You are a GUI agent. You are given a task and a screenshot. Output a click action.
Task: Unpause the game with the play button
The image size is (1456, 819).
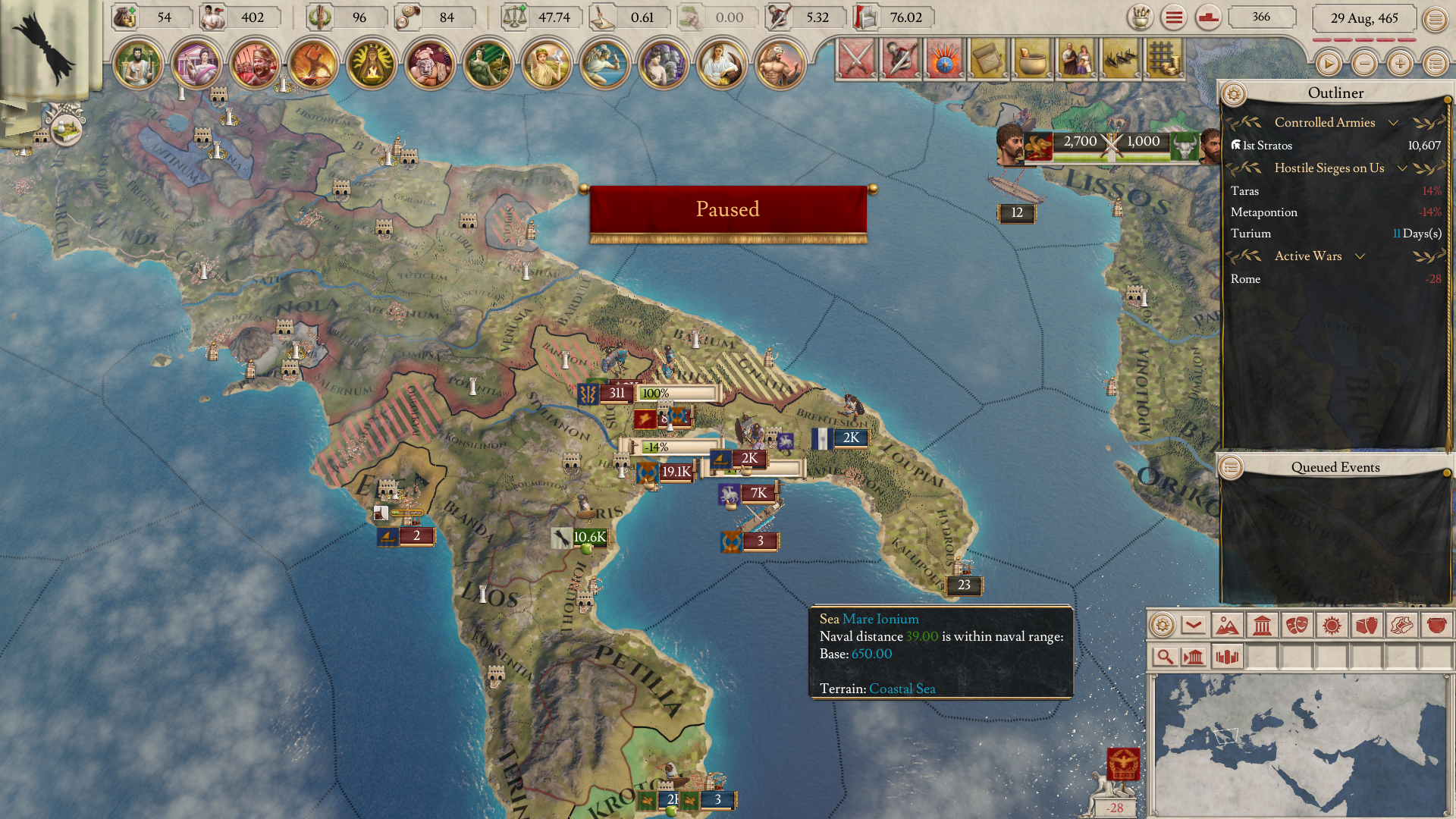pos(1328,64)
